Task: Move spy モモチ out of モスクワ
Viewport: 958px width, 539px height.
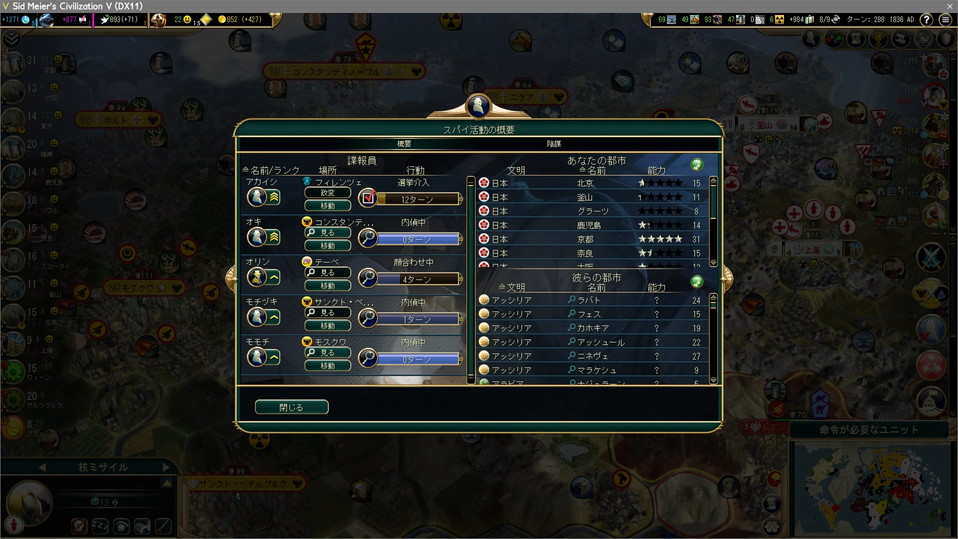Action: (x=328, y=366)
